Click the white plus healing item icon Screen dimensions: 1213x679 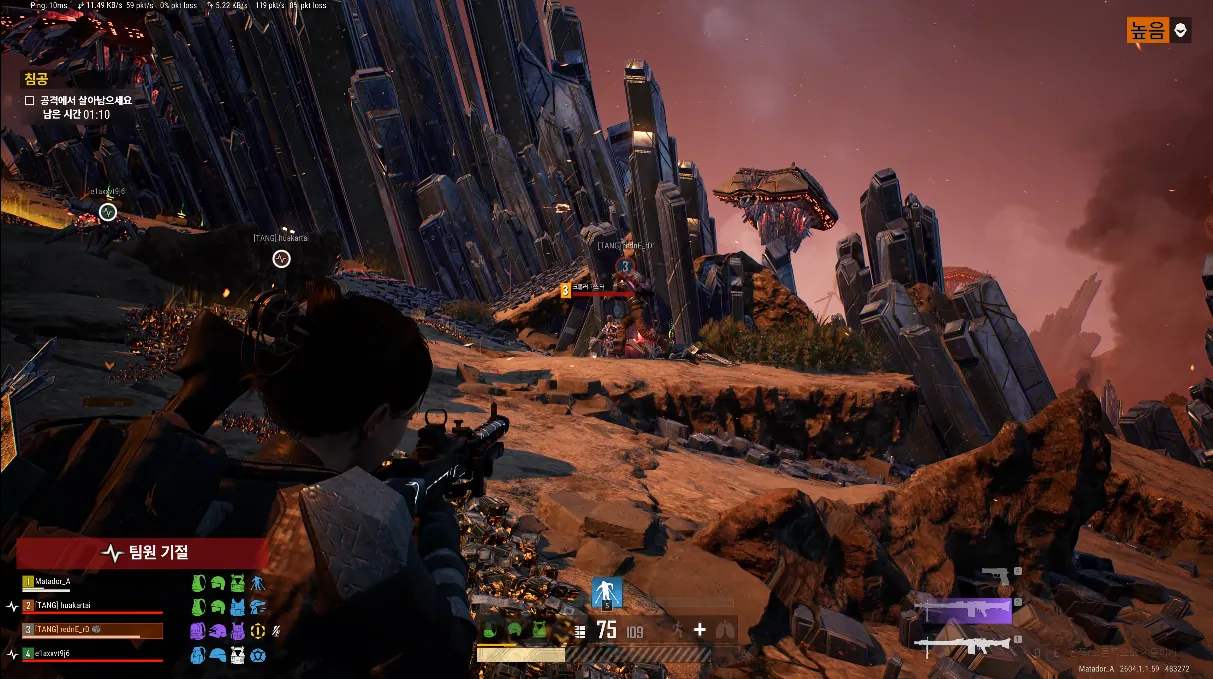pyautogui.click(x=700, y=629)
